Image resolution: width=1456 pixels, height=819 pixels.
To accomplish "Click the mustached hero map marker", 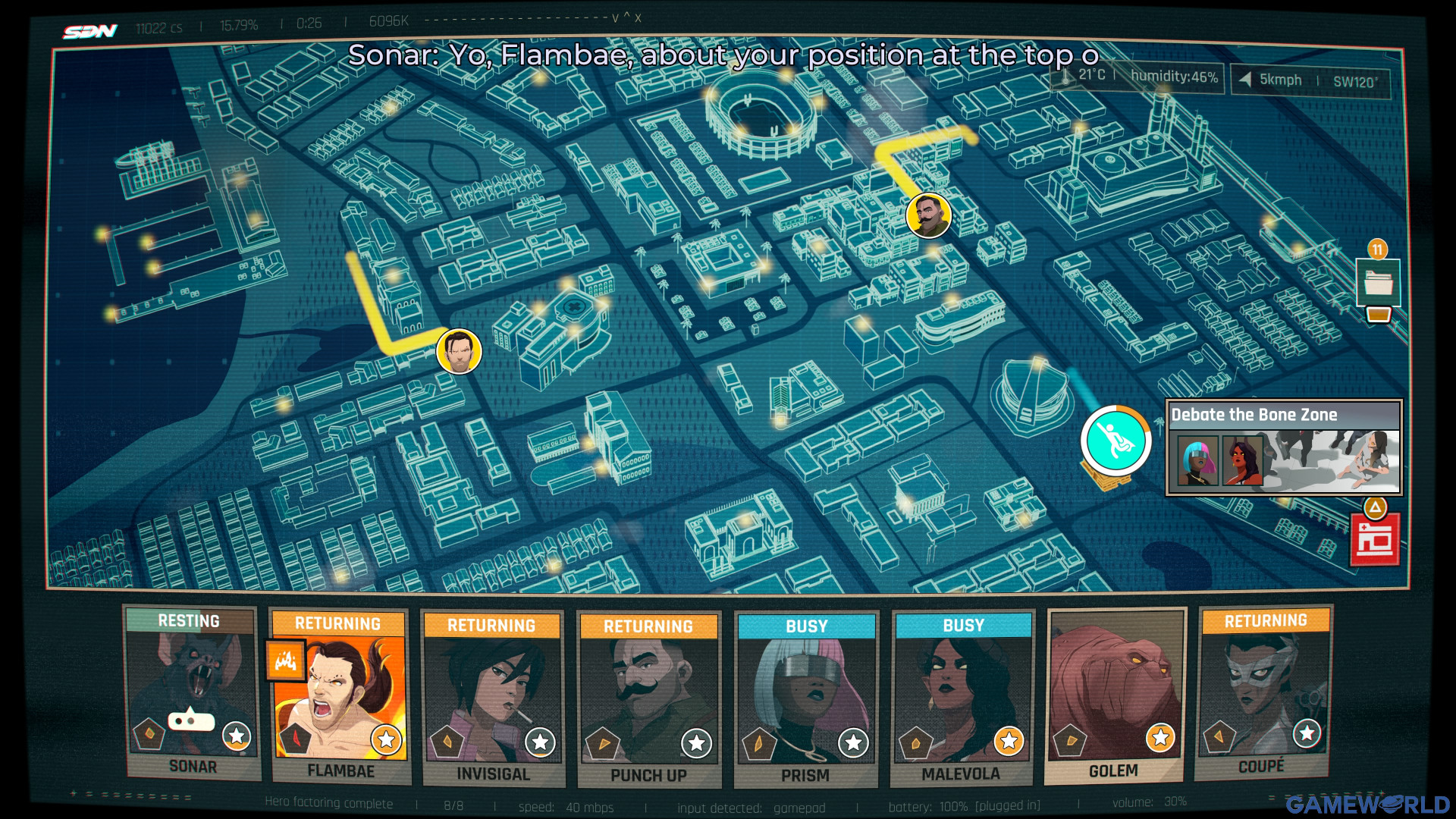I will (x=928, y=215).
